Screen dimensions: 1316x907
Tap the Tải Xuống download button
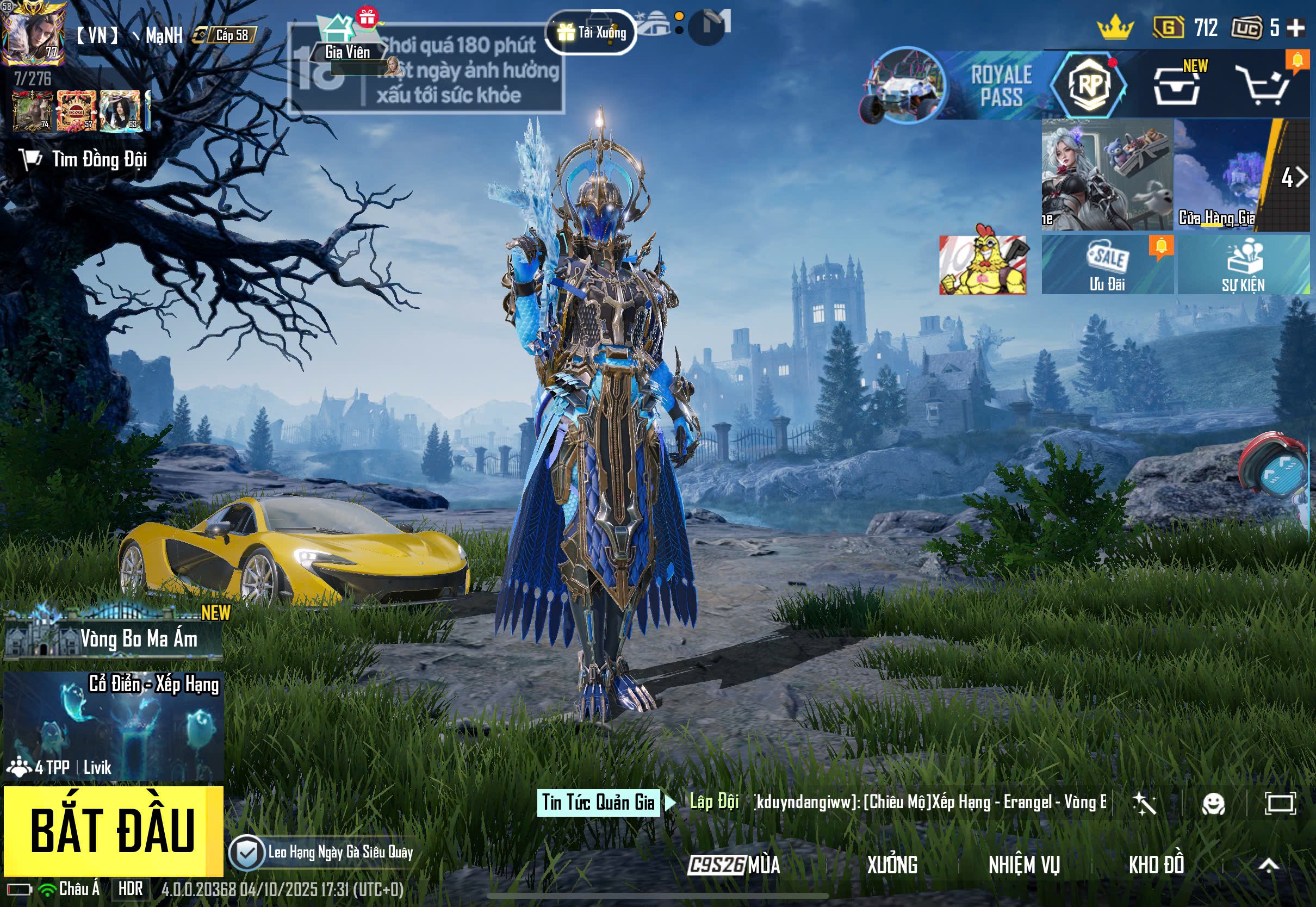(x=592, y=33)
